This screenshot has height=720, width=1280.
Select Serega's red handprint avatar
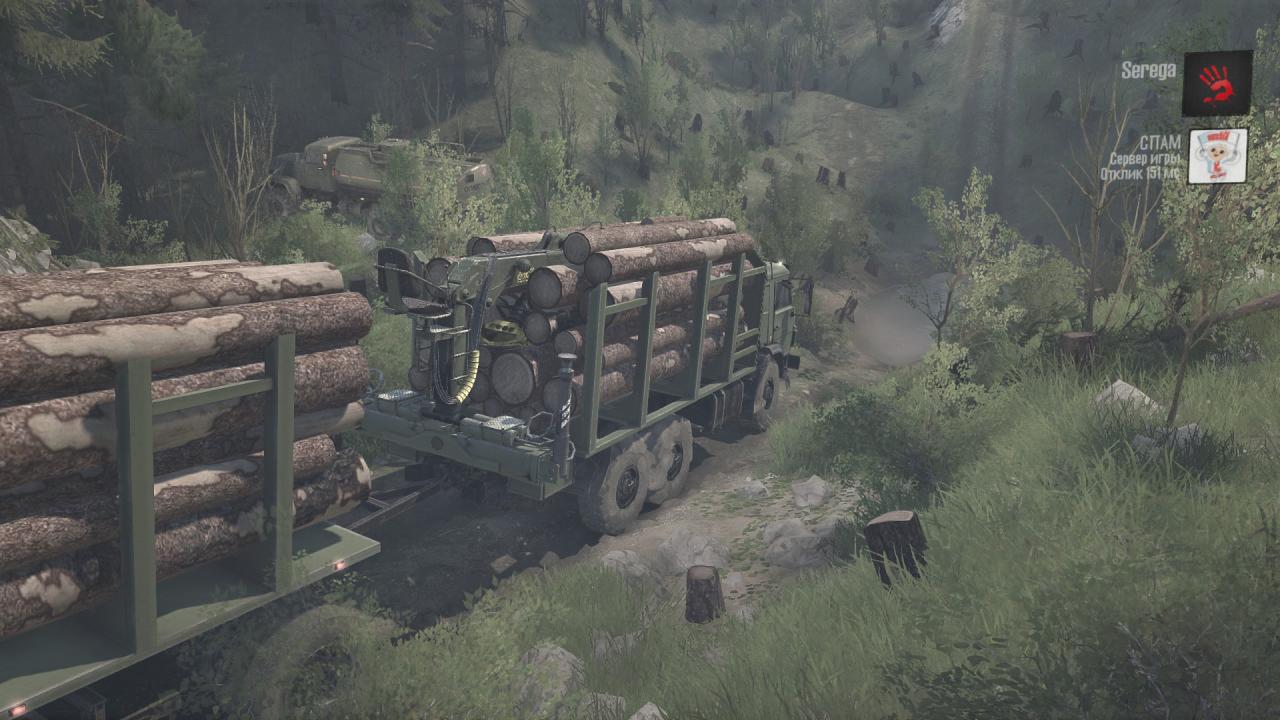(1217, 83)
